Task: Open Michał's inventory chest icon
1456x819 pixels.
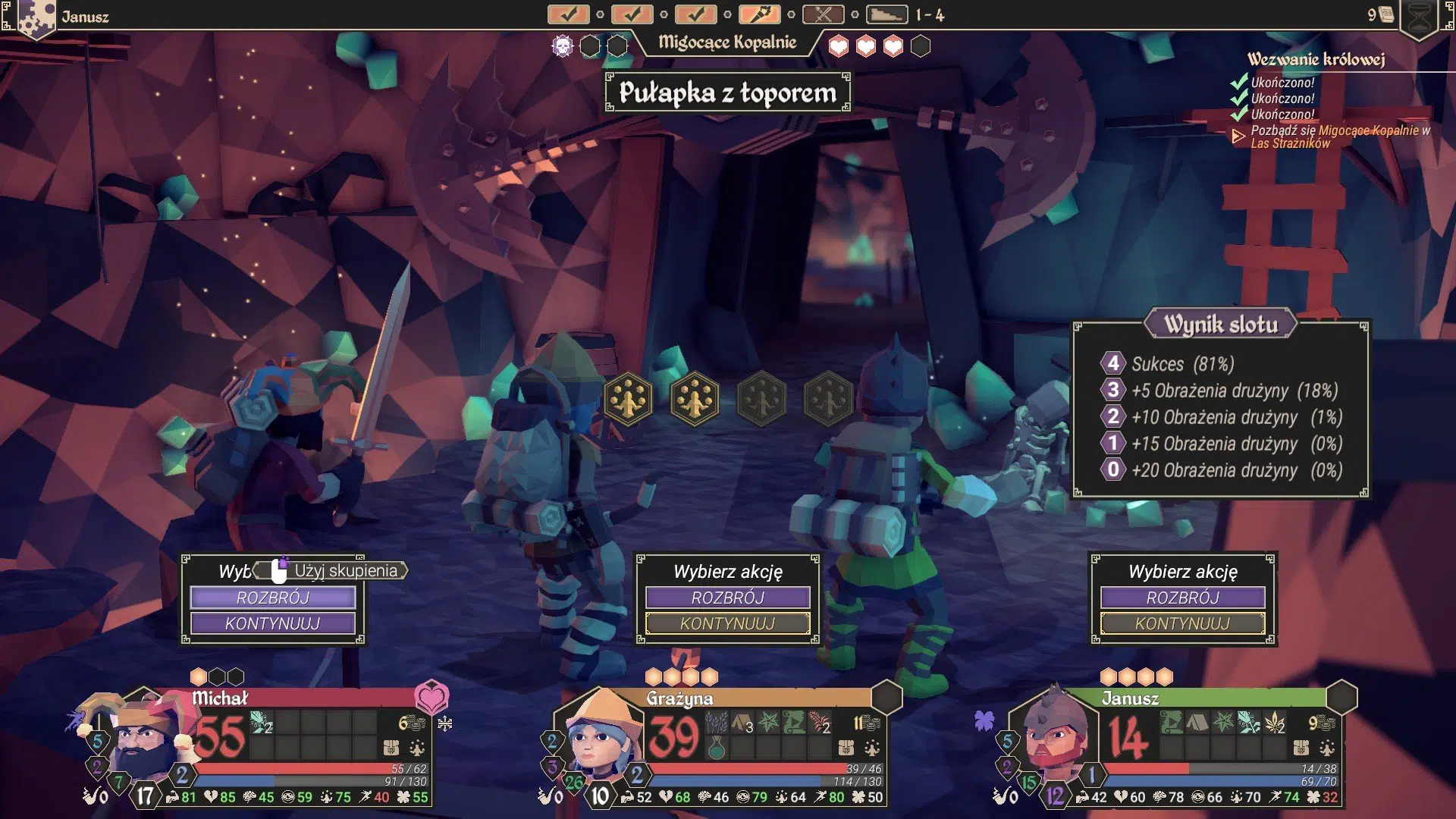Action: pyautogui.click(x=391, y=748)
